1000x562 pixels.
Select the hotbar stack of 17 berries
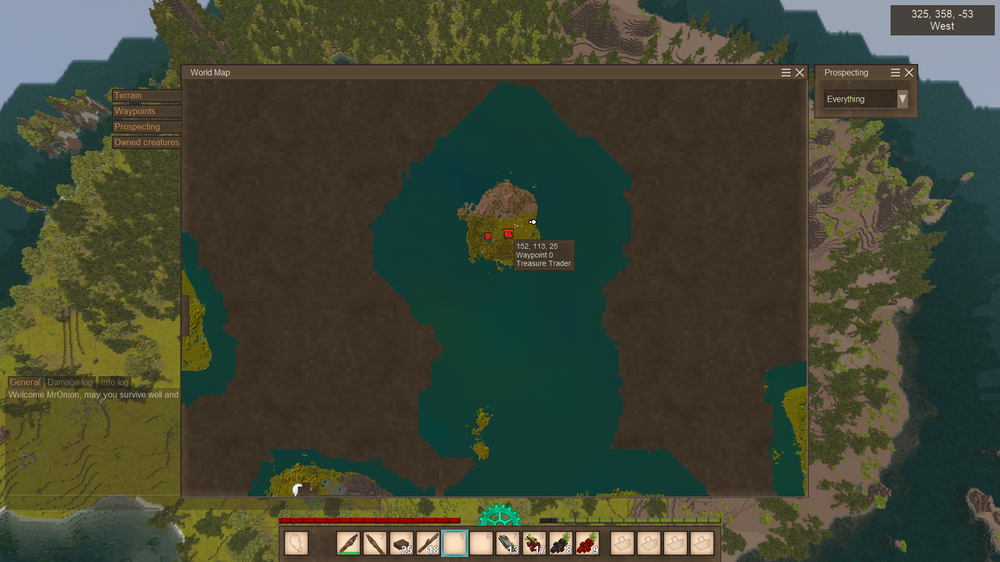coord(534,543)
